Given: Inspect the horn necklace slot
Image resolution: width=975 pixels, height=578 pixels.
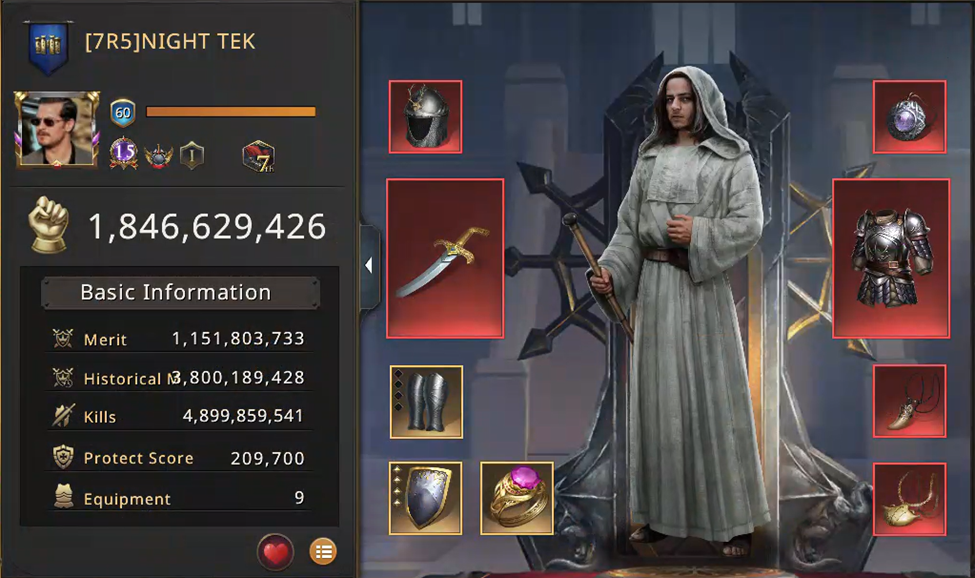Looking at the screenshot, I should coord(909,402).
